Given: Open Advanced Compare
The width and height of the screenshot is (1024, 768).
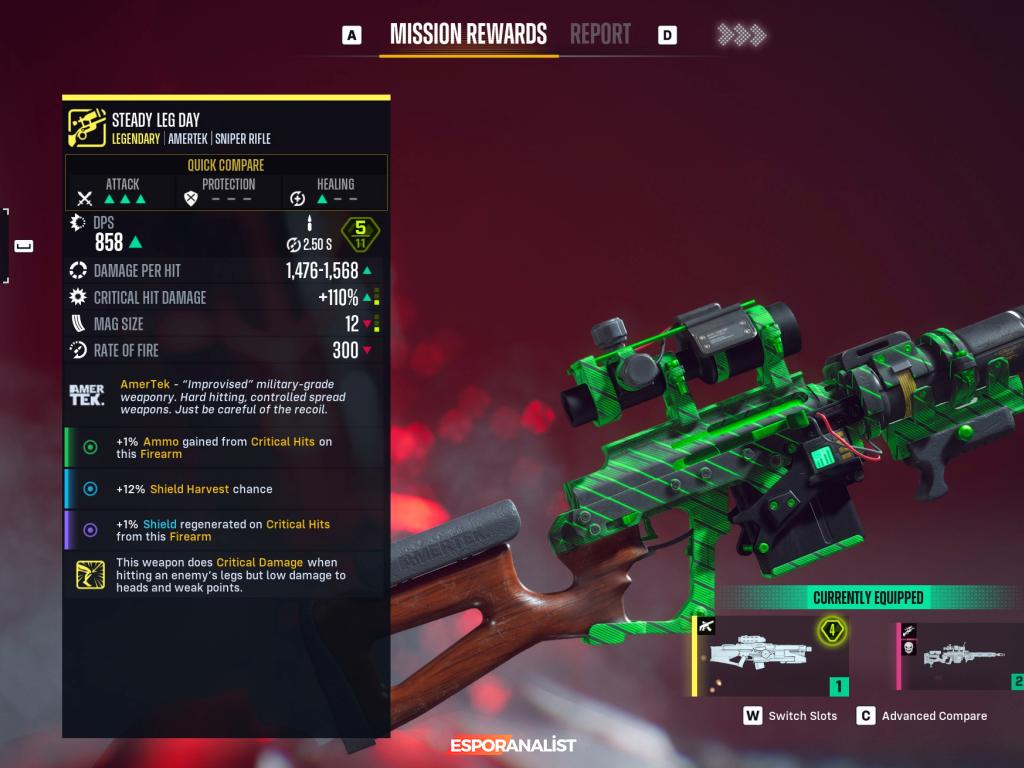Looking at the screenshot, I should coord(922,716).
